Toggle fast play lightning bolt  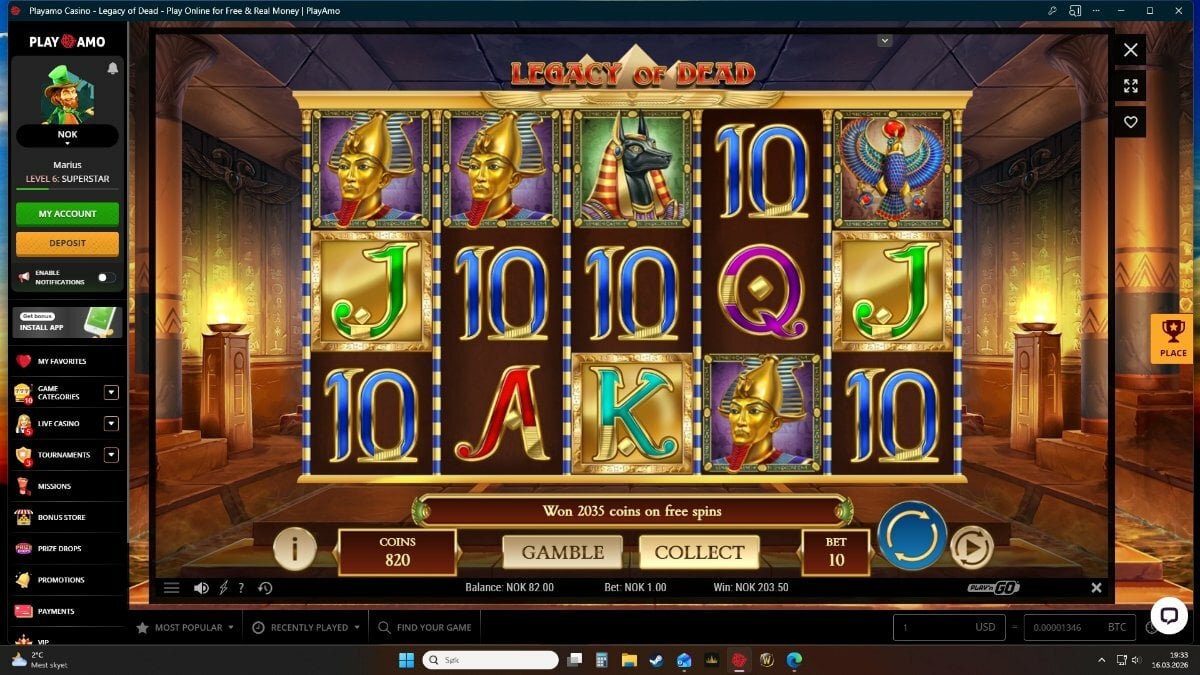point(224,588)
